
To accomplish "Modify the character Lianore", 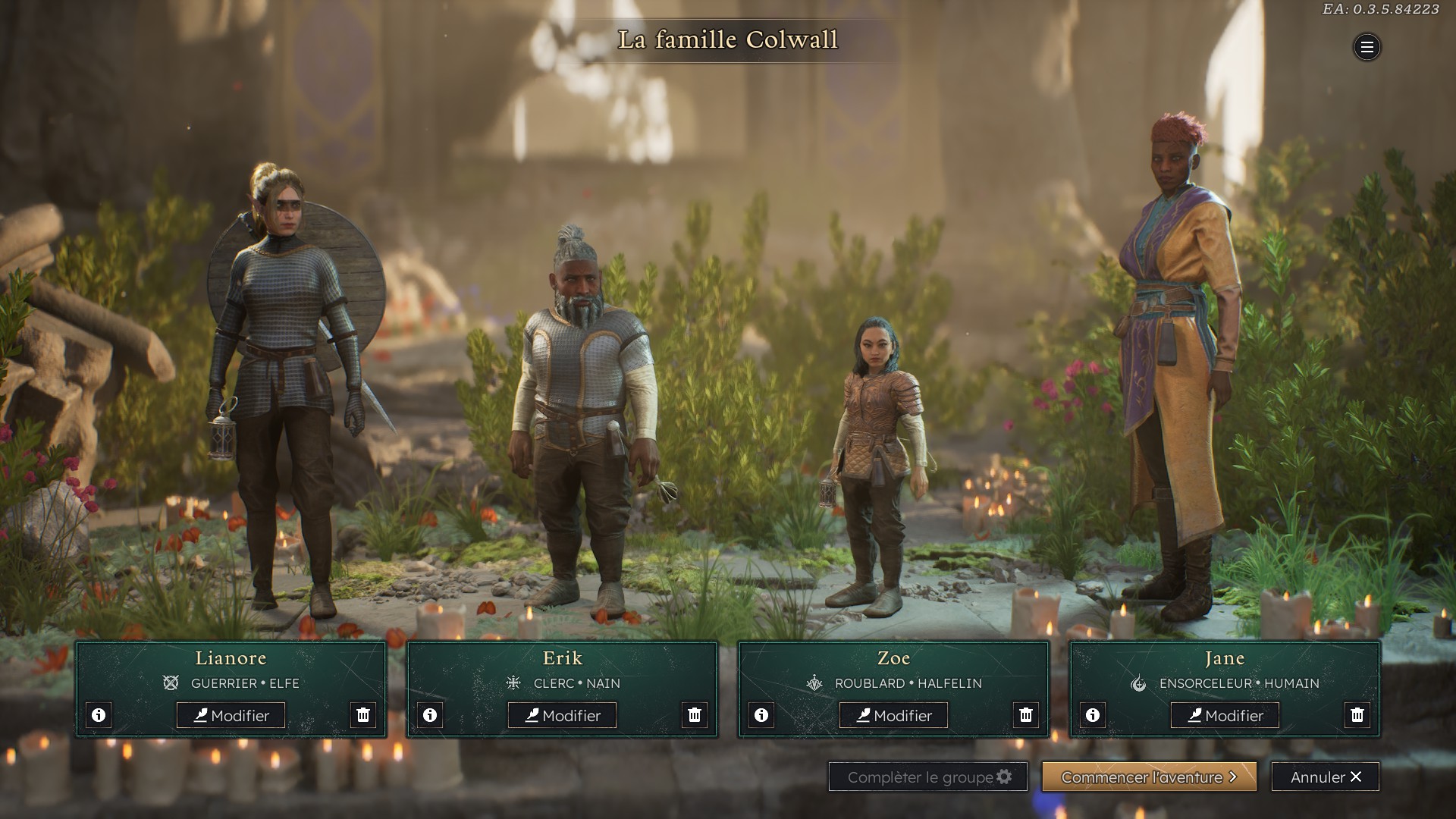I will (x=231, y=715).
